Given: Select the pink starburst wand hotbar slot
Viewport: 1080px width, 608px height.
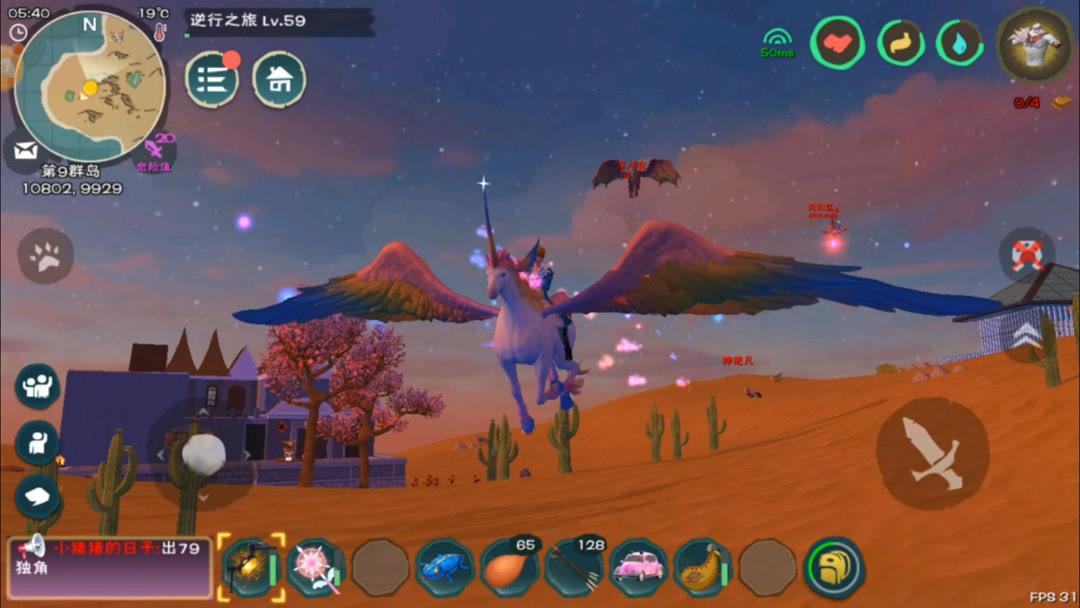Looking at the screenshot, I should click(x=315, y=568).
